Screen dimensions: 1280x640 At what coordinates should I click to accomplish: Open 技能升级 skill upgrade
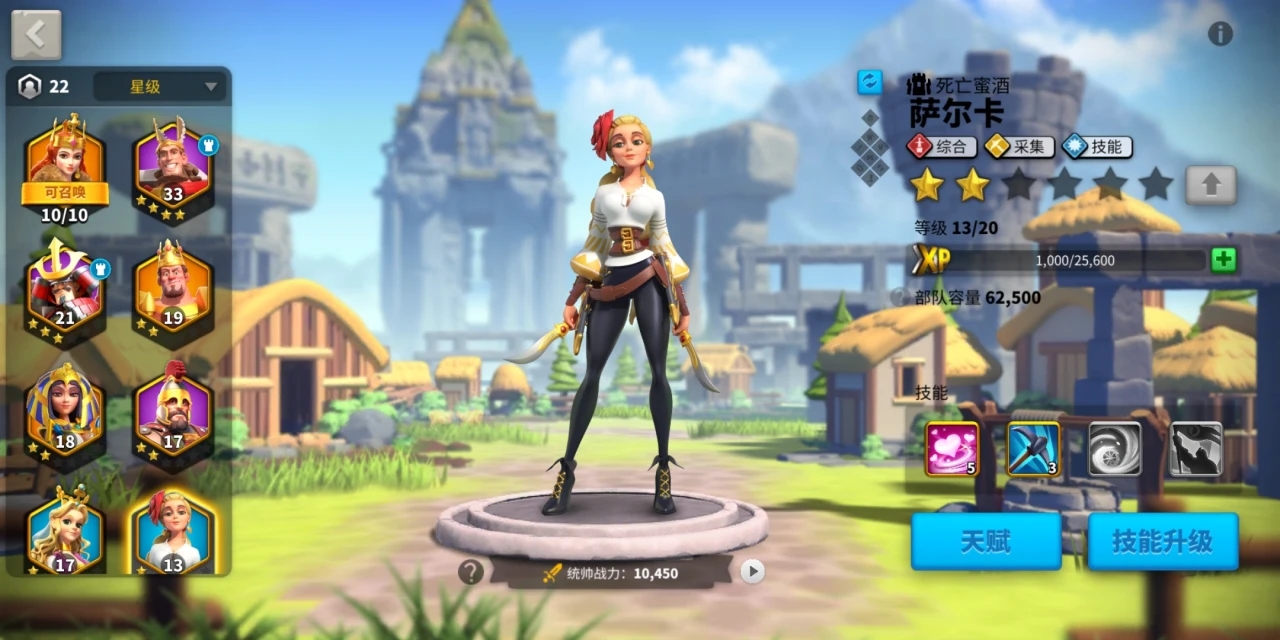[1163, 542]
